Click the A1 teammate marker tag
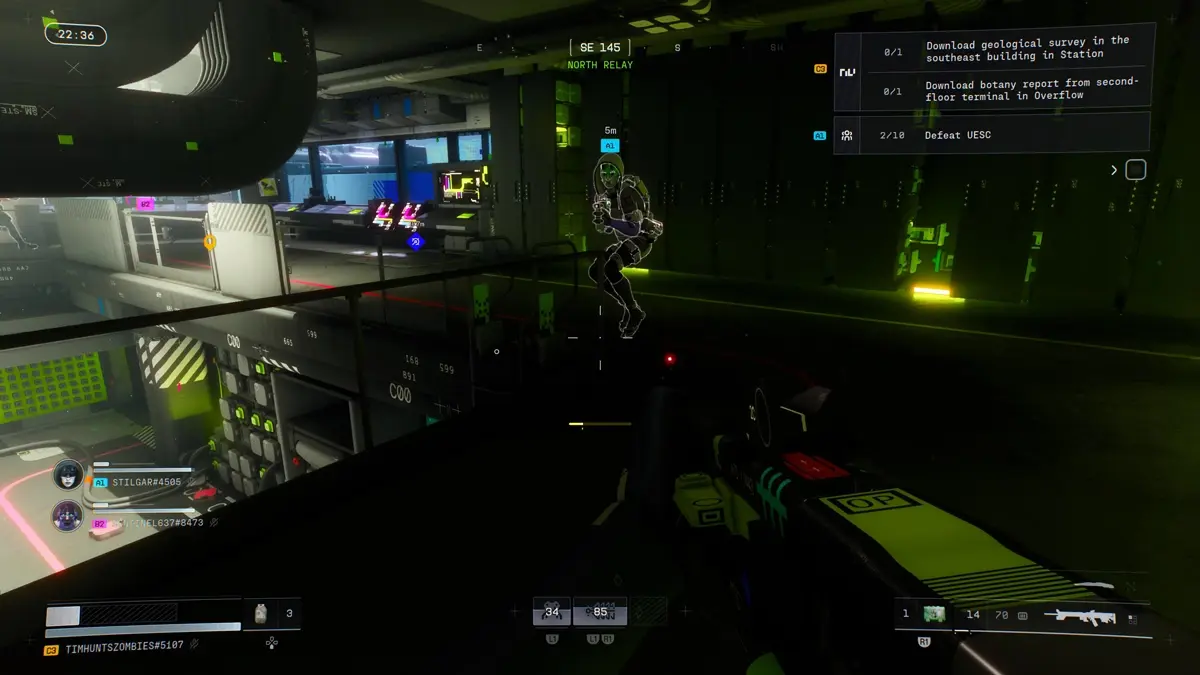This screenshot has height=675, width=1200. [610, 146]
